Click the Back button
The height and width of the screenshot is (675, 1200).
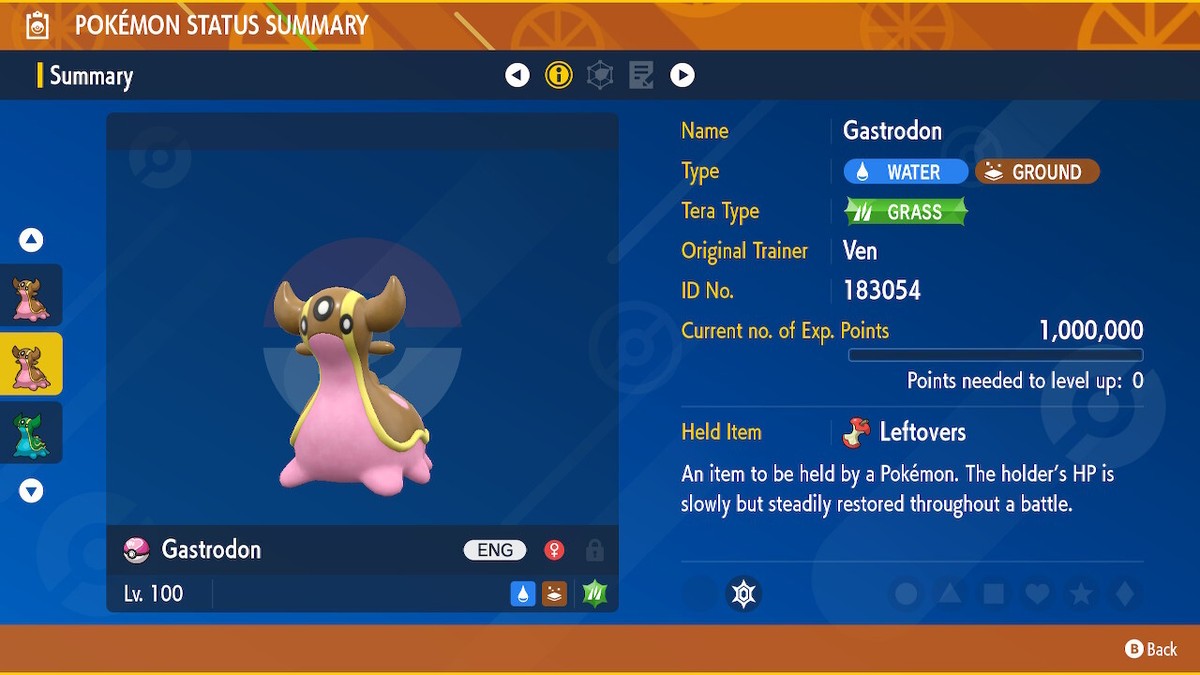click(x=1152, y=649)
